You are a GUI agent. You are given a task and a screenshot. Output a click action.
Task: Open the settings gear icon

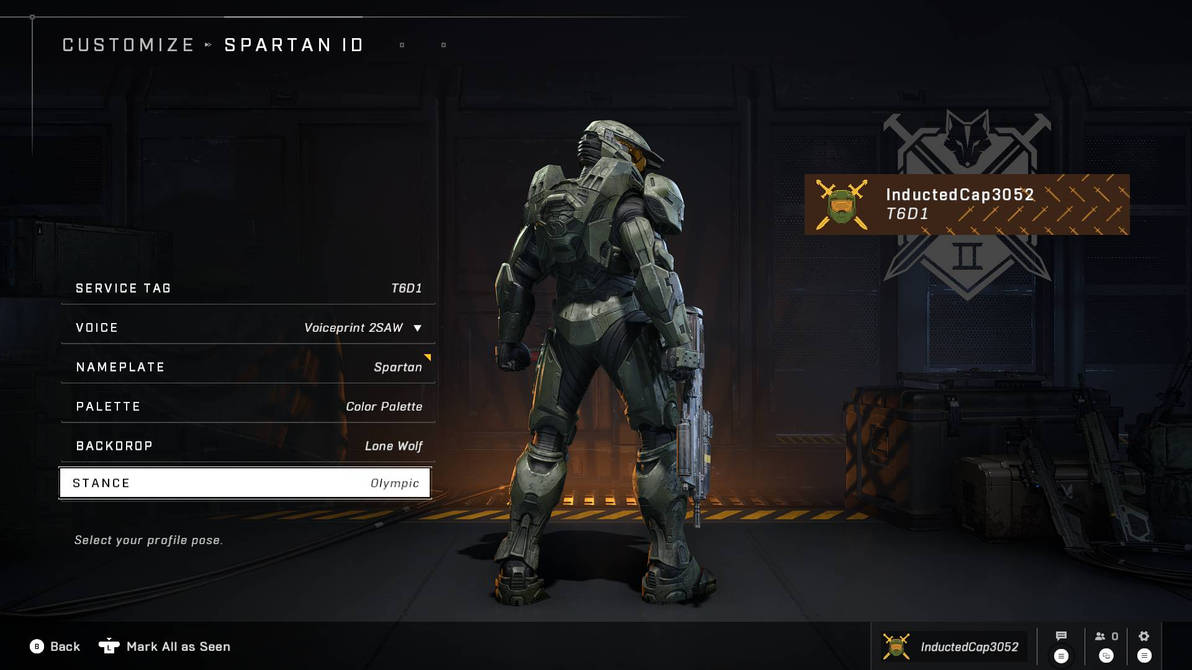[x=1144, y=637]
